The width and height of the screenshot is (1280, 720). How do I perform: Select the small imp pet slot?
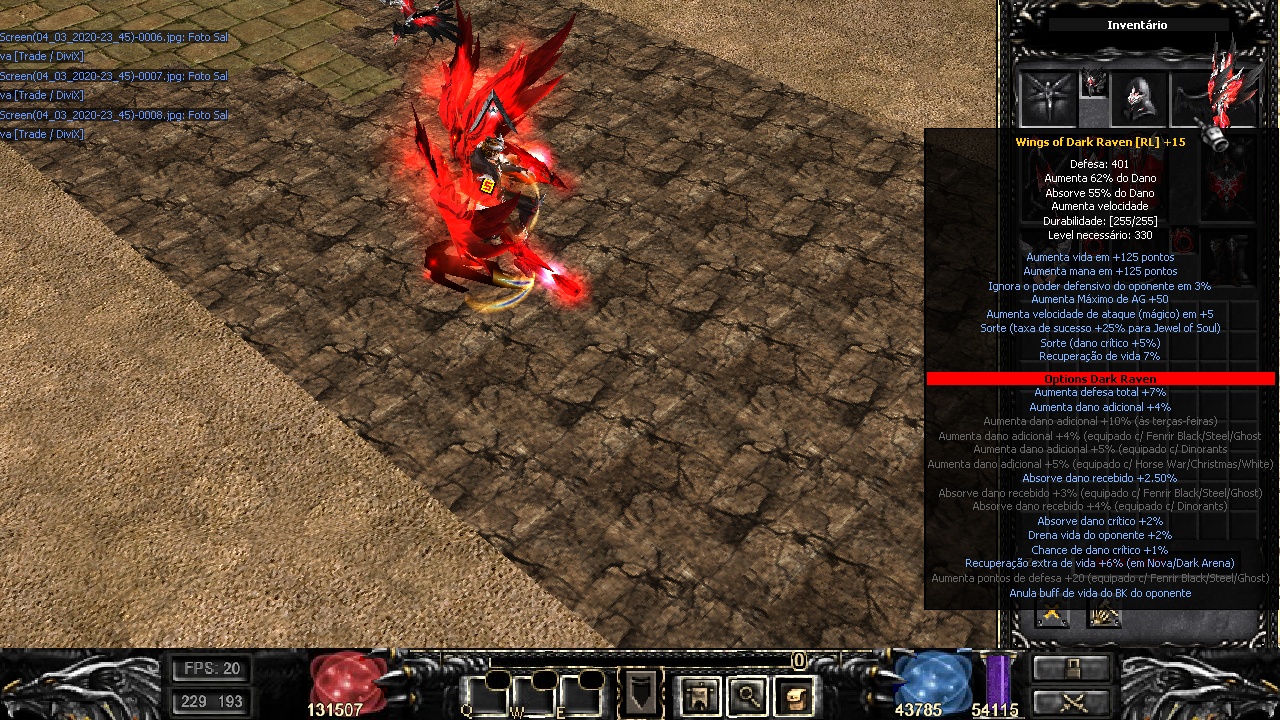point(1094,83)
